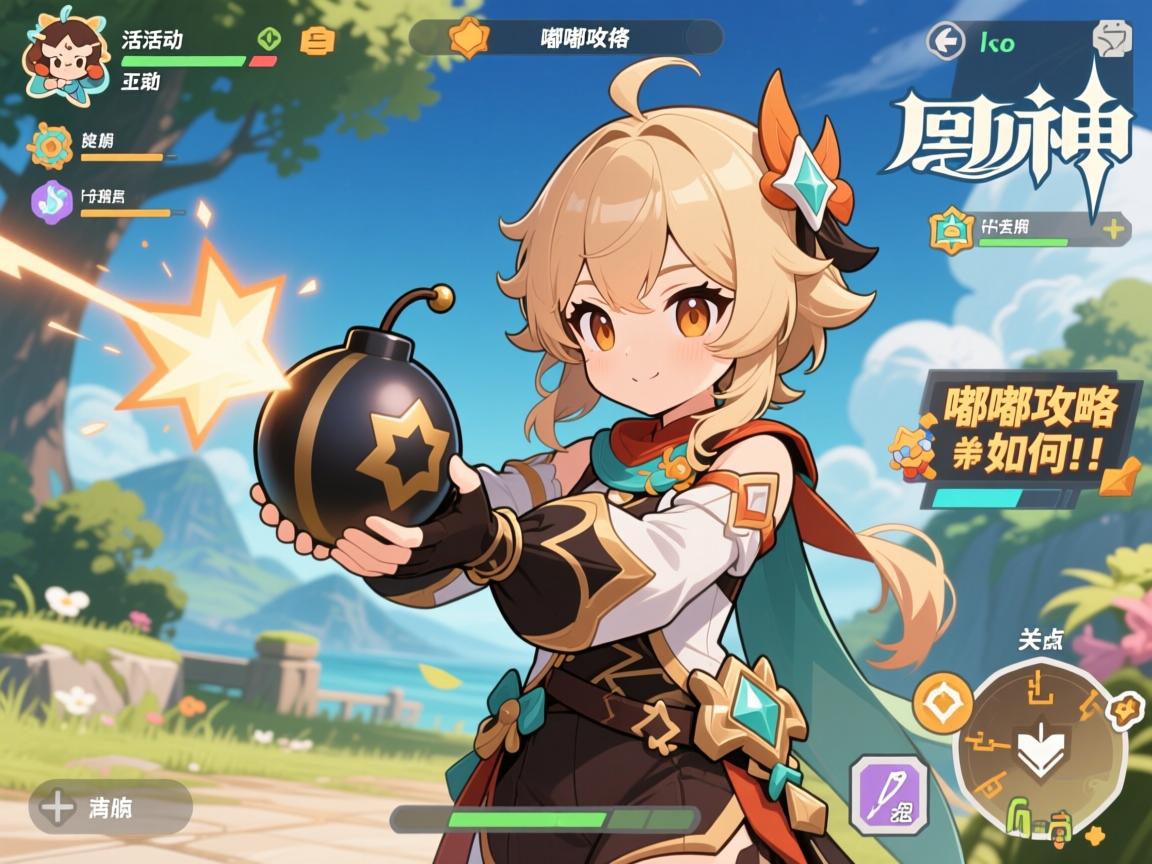The image size is (1152, 864).
Task: Click the plus button in the bottom-left pill
Action: point(59,806)
